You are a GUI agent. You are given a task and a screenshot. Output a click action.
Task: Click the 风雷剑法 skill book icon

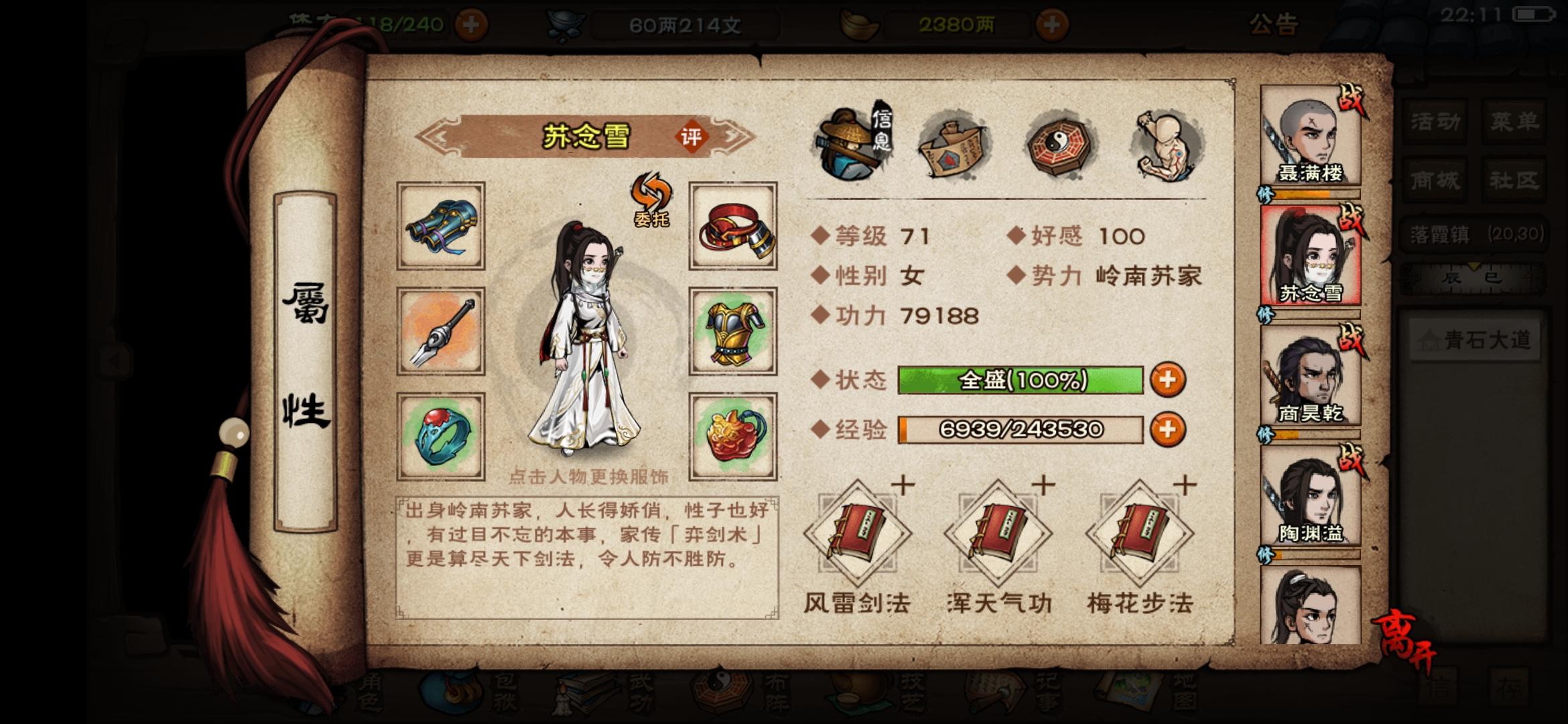(x=859, y=533)
